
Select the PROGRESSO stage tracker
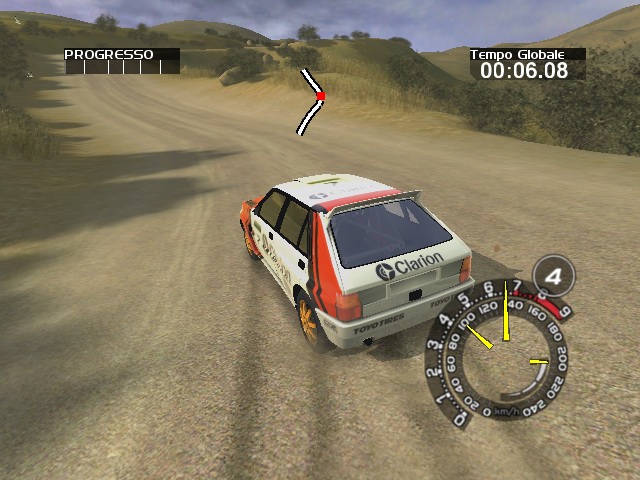pos(122,62)
